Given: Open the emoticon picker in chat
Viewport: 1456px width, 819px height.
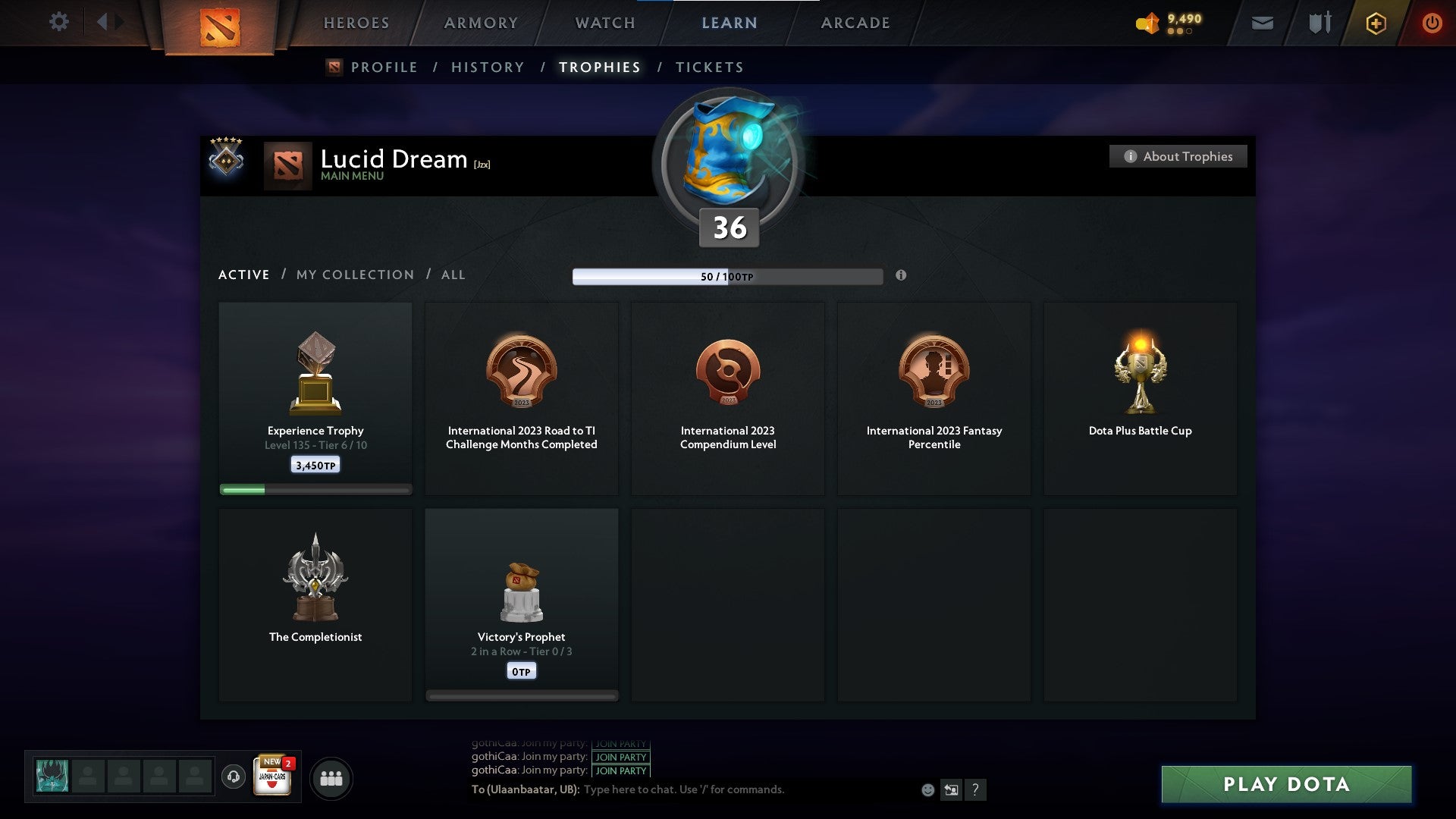Looking at the screenshot, I should pyautogui.click(x=927, y=789).
